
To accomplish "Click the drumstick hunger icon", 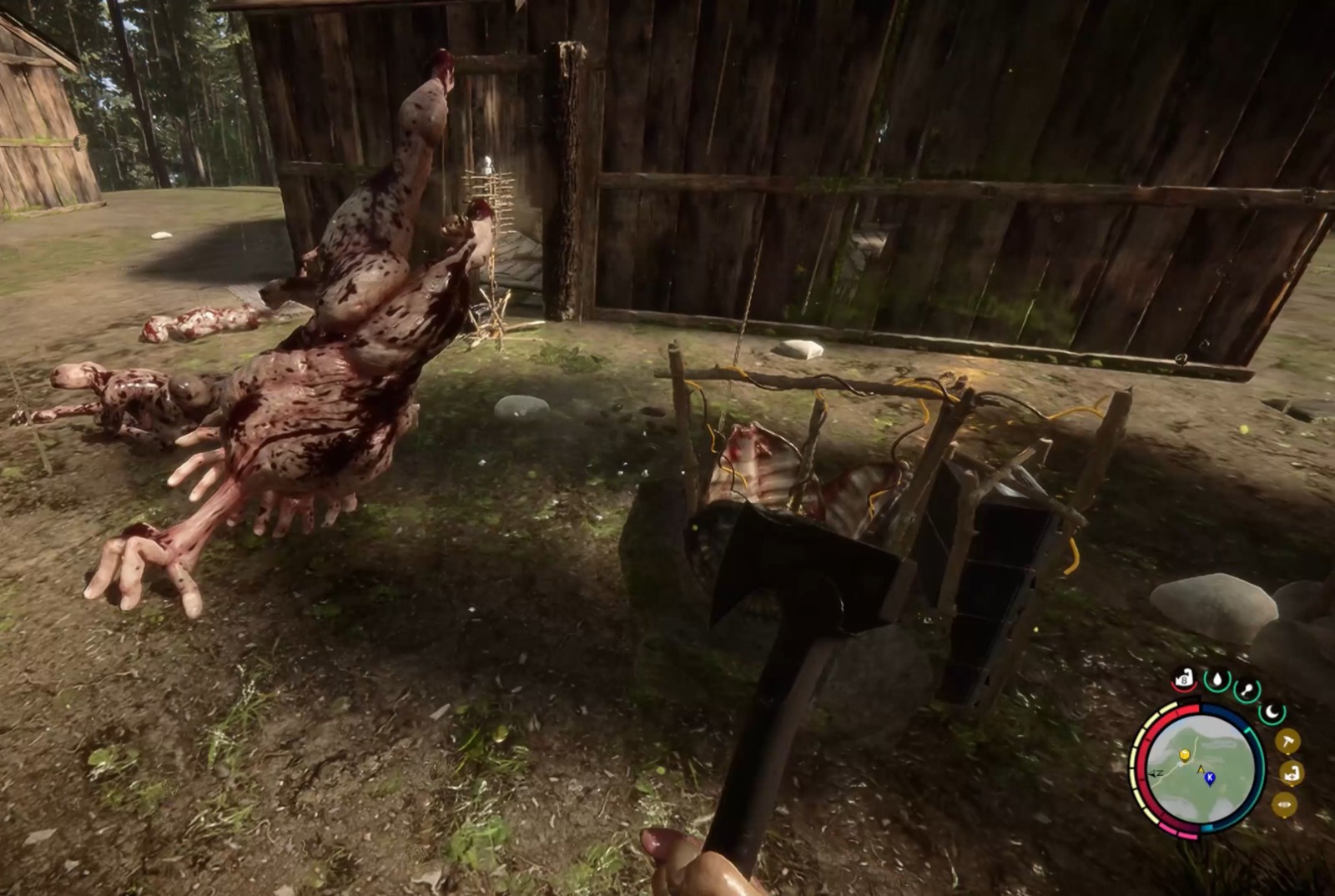I will pos(1247,690).
